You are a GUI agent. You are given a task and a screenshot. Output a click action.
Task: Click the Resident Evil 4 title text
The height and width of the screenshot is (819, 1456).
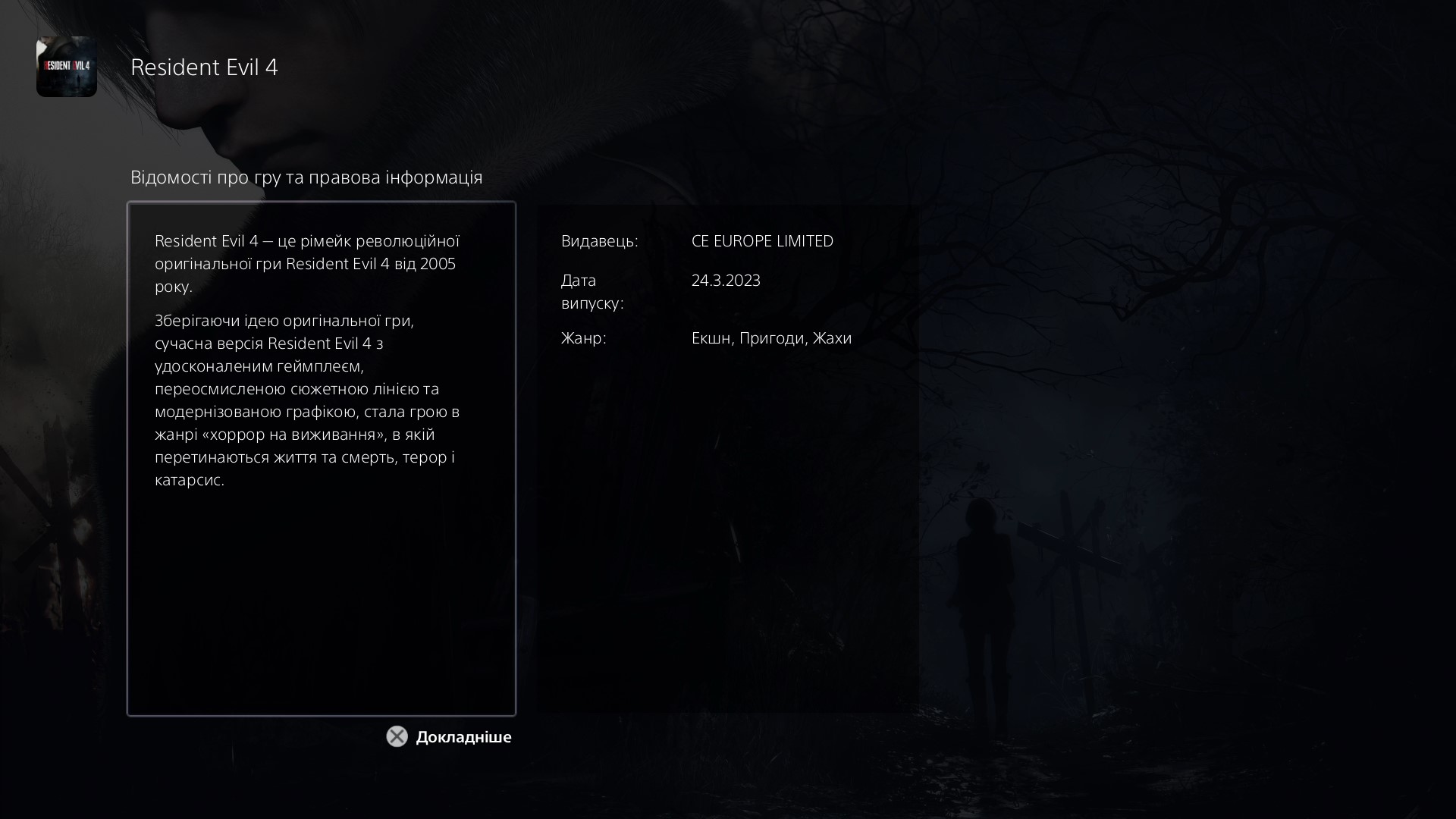pos(205,67)
